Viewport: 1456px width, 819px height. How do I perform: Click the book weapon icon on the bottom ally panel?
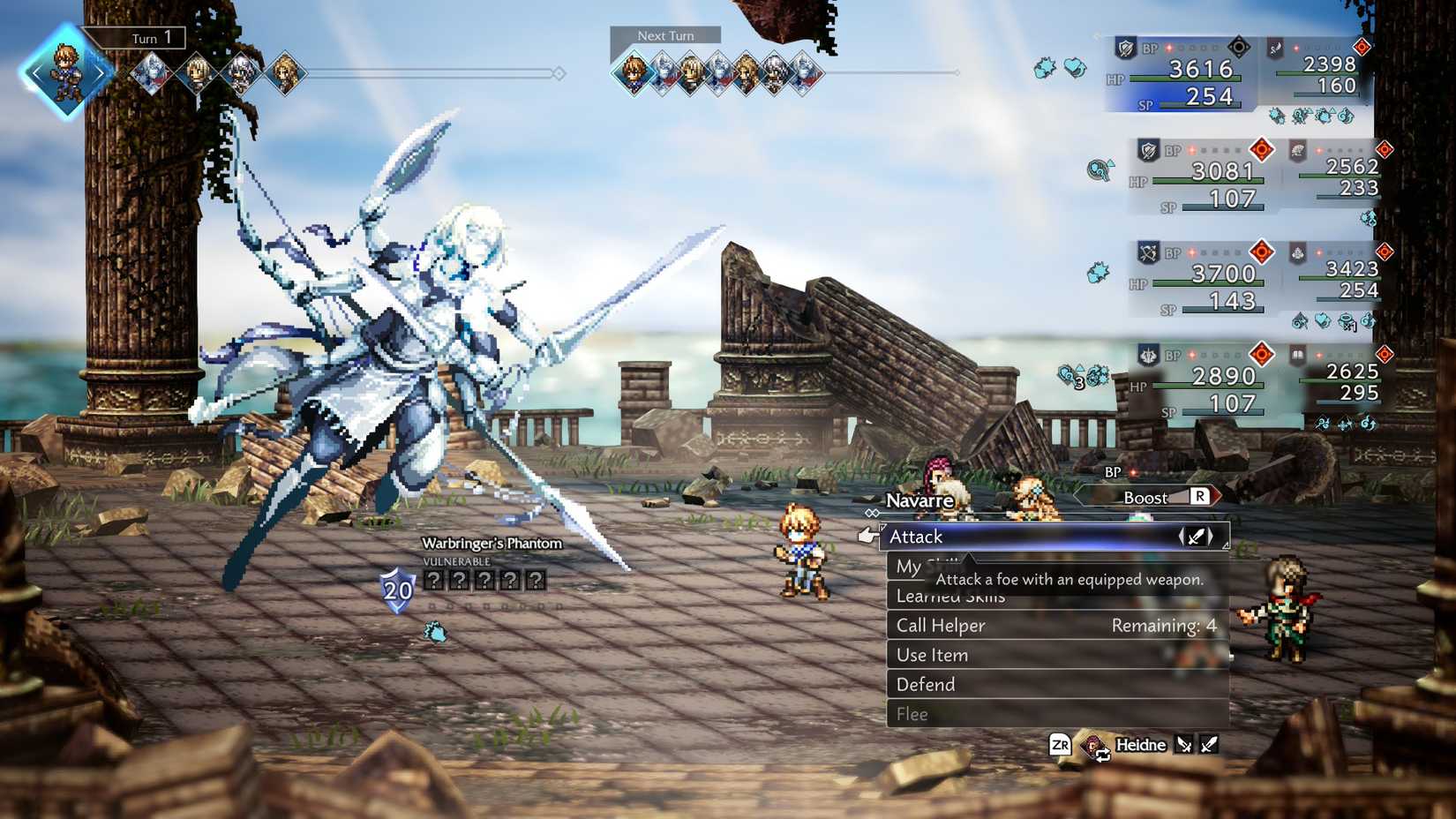(1298, 355)
